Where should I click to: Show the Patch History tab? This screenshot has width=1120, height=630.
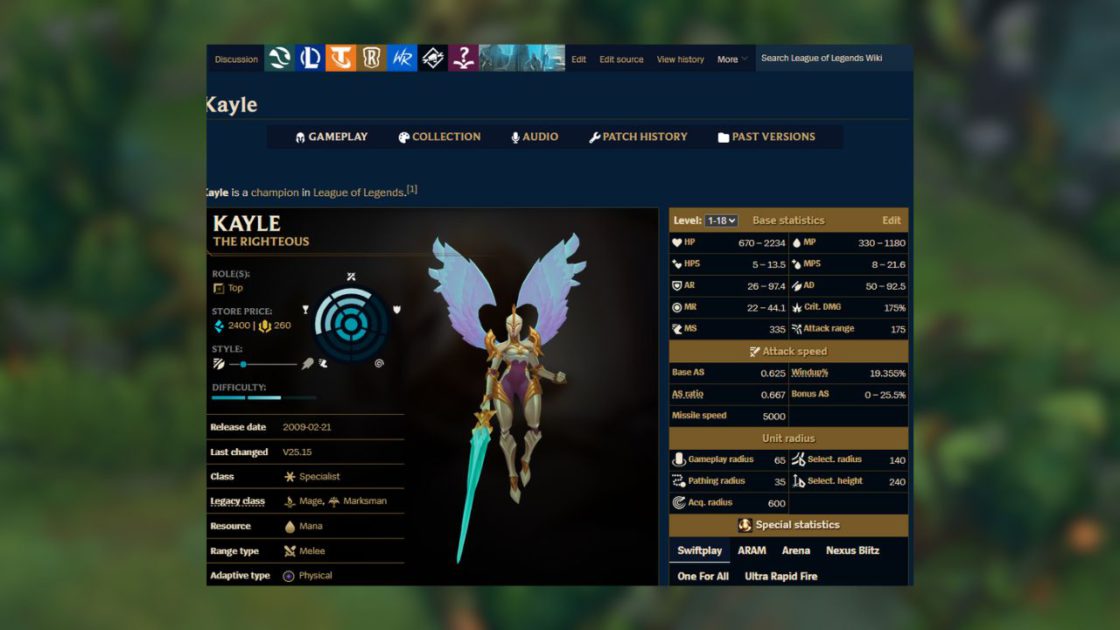638,137
